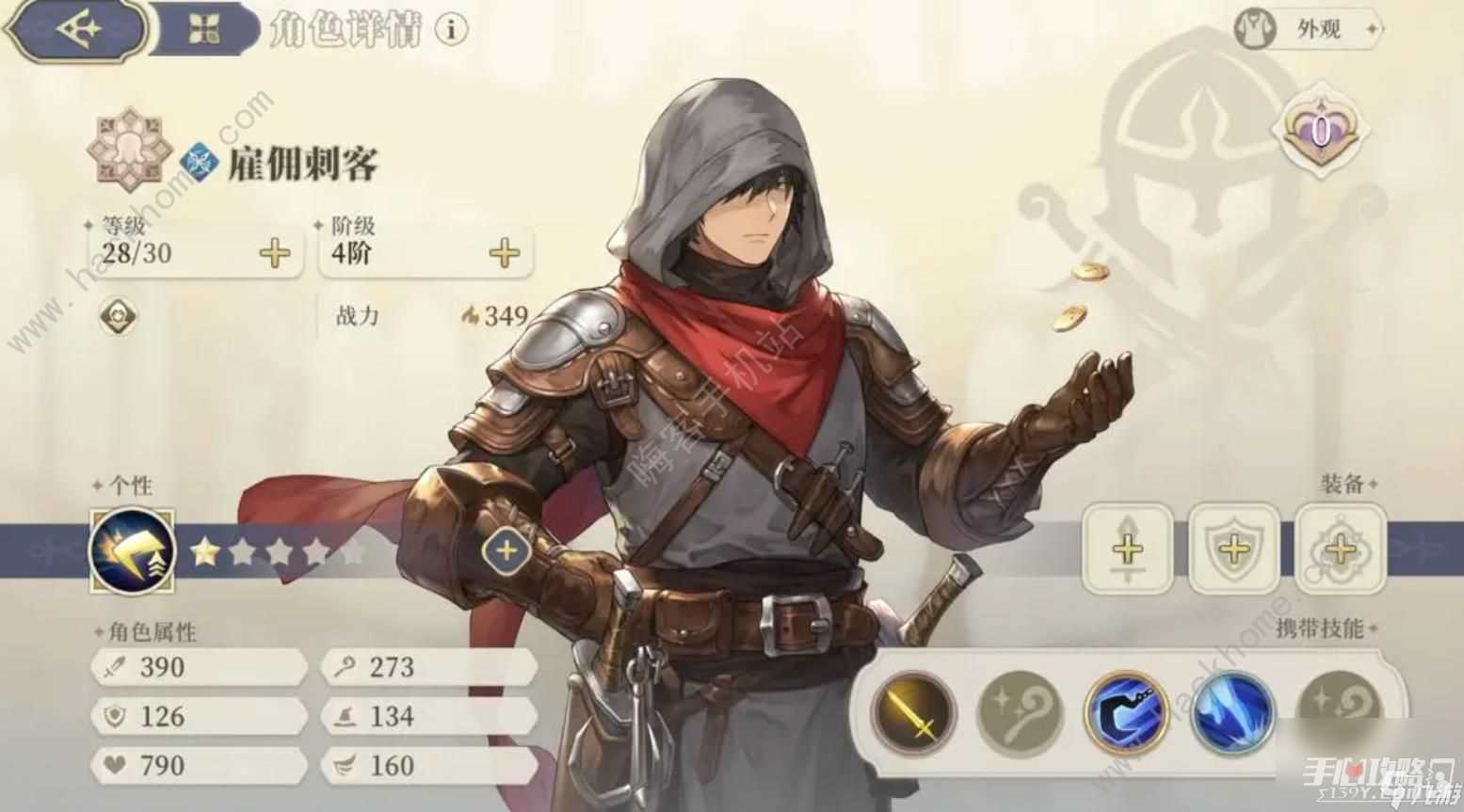Show character details info tooltip
The height and width of the screenshot is (812, 1464).
451,30
